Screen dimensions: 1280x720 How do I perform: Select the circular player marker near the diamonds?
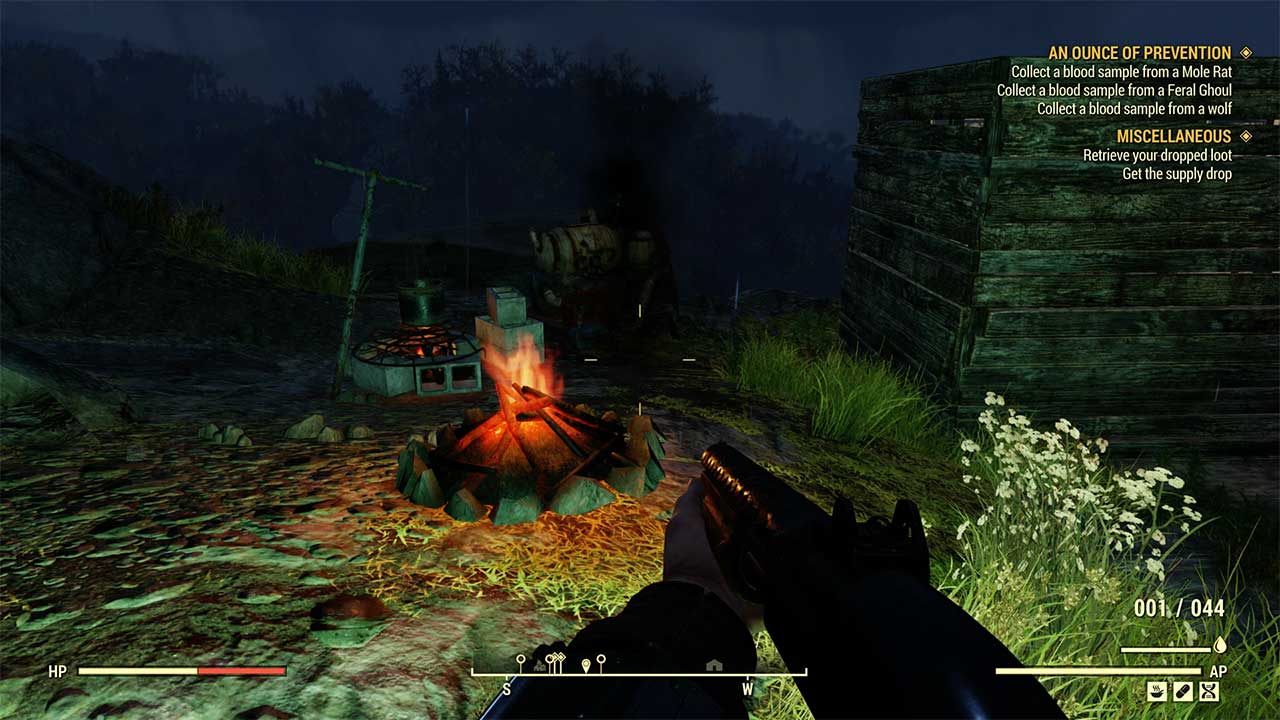point(549,658)
